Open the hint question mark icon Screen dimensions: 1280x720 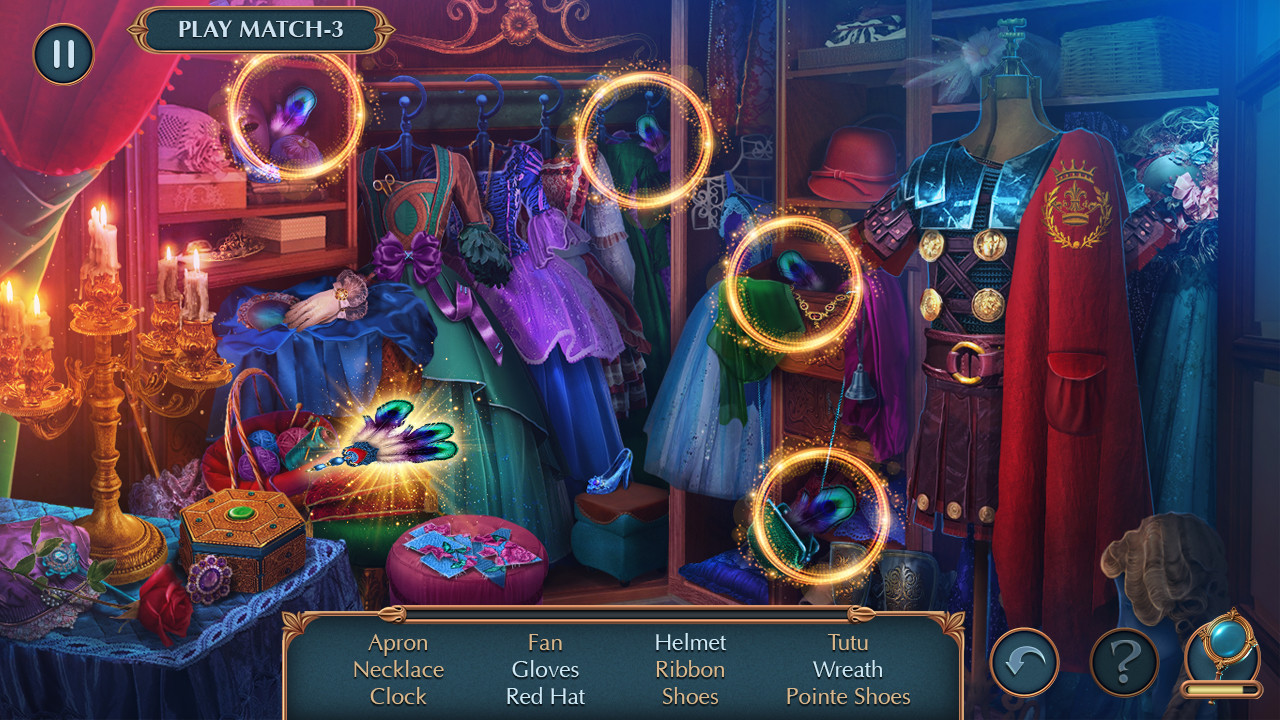coord(1125,662)
